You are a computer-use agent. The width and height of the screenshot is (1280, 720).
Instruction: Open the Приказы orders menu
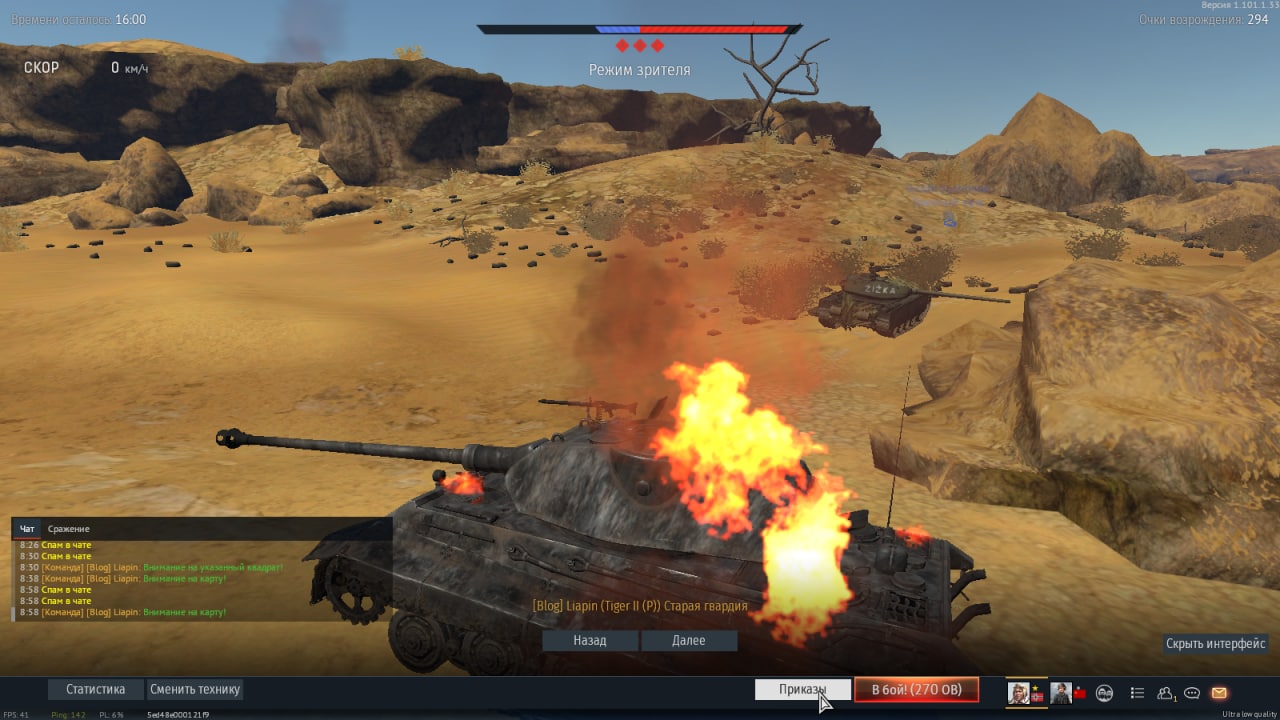click(x=803, y=690)
